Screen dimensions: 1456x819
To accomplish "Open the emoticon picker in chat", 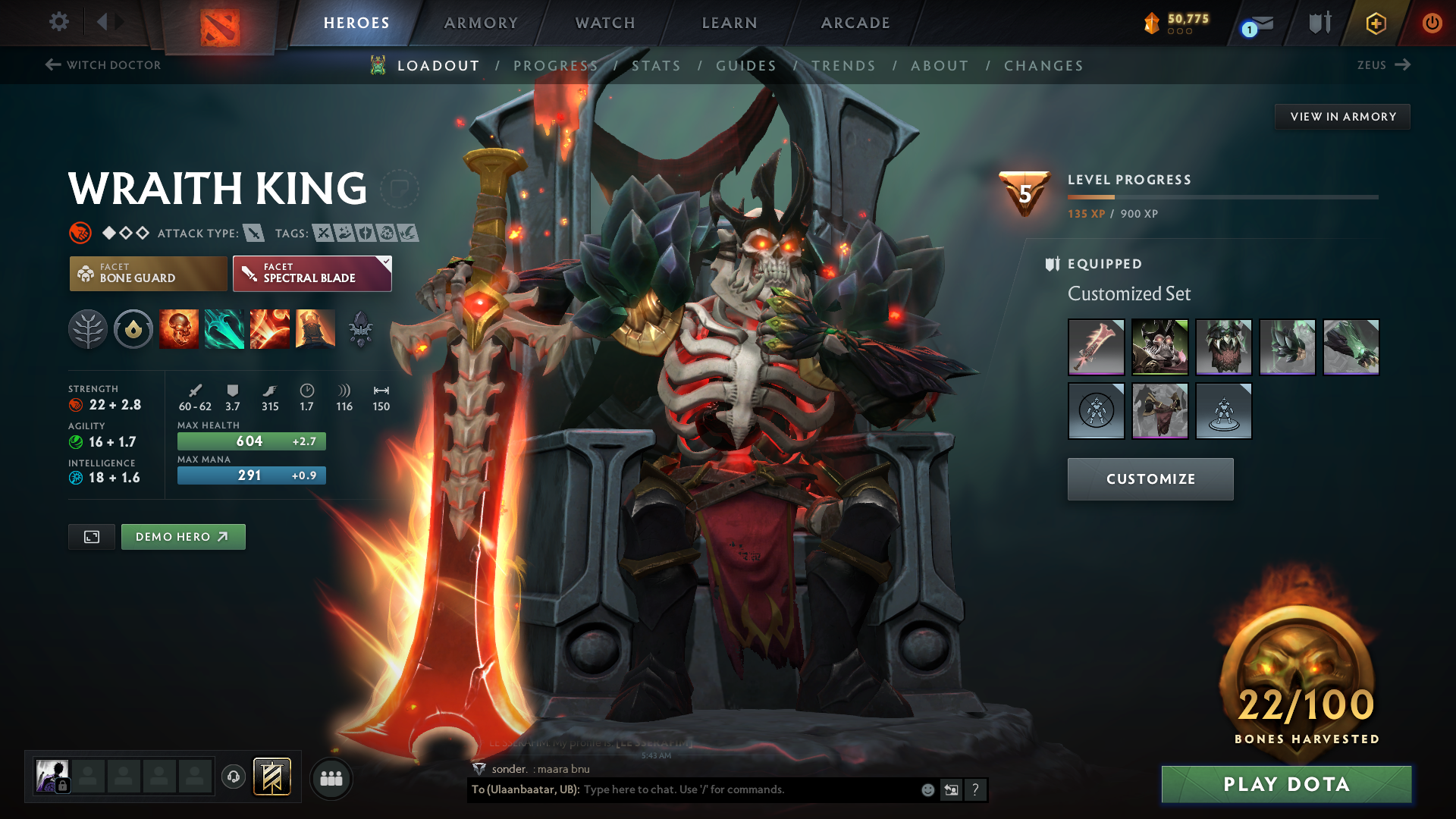I will point(927,789).
